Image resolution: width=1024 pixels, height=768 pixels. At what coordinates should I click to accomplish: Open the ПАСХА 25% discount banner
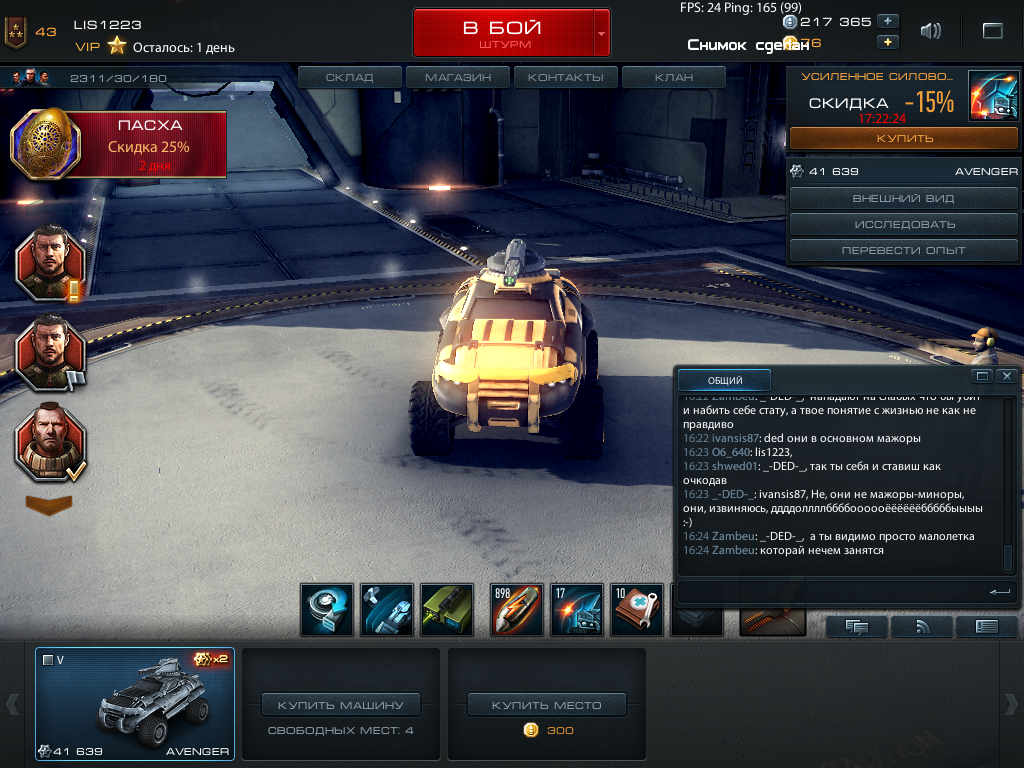pyautogui.click(x=120, y=144)
